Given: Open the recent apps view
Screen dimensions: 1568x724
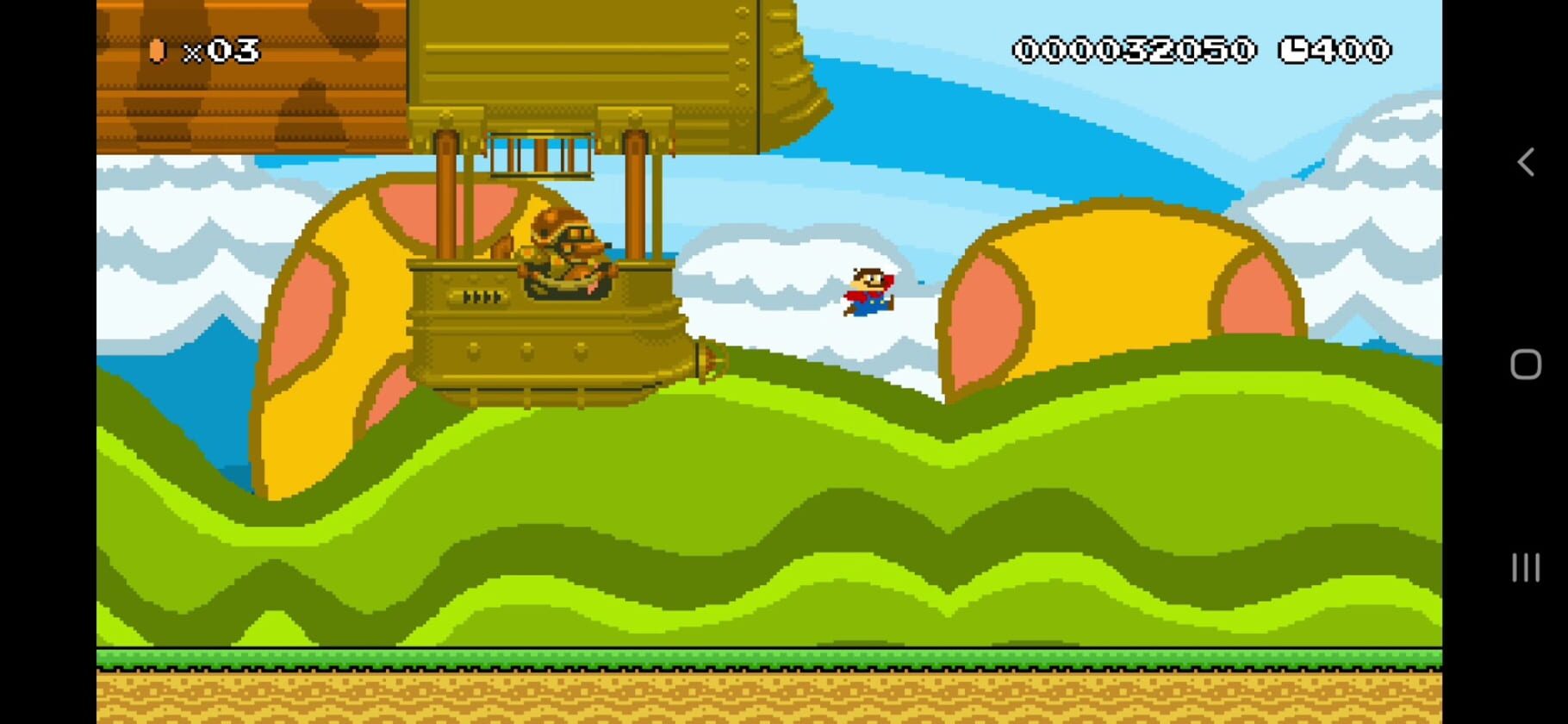Looking at the screenshot, I should click(x=1525, y=568).
